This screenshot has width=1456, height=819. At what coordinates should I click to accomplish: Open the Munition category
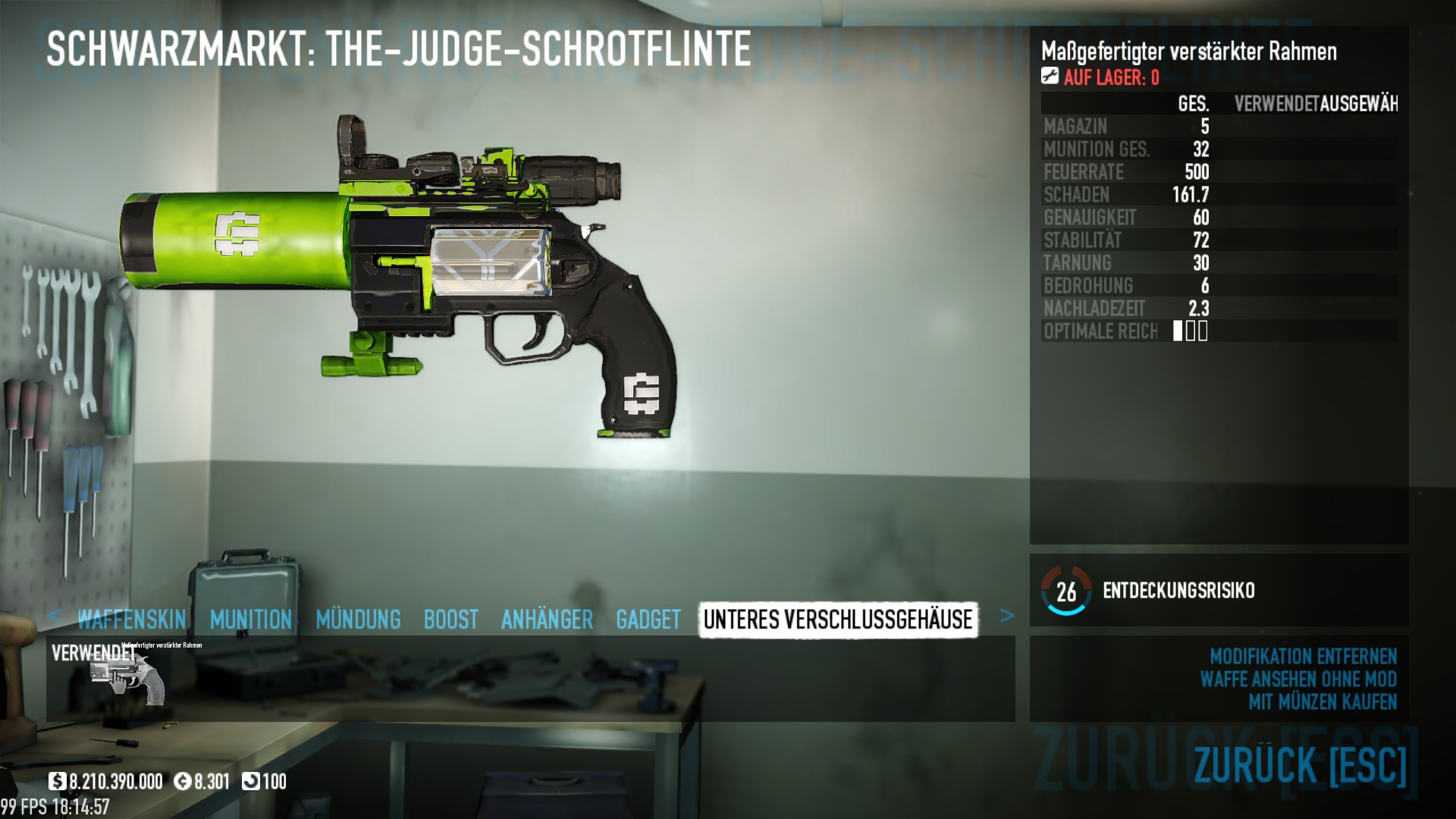click(x=251, y=620)
